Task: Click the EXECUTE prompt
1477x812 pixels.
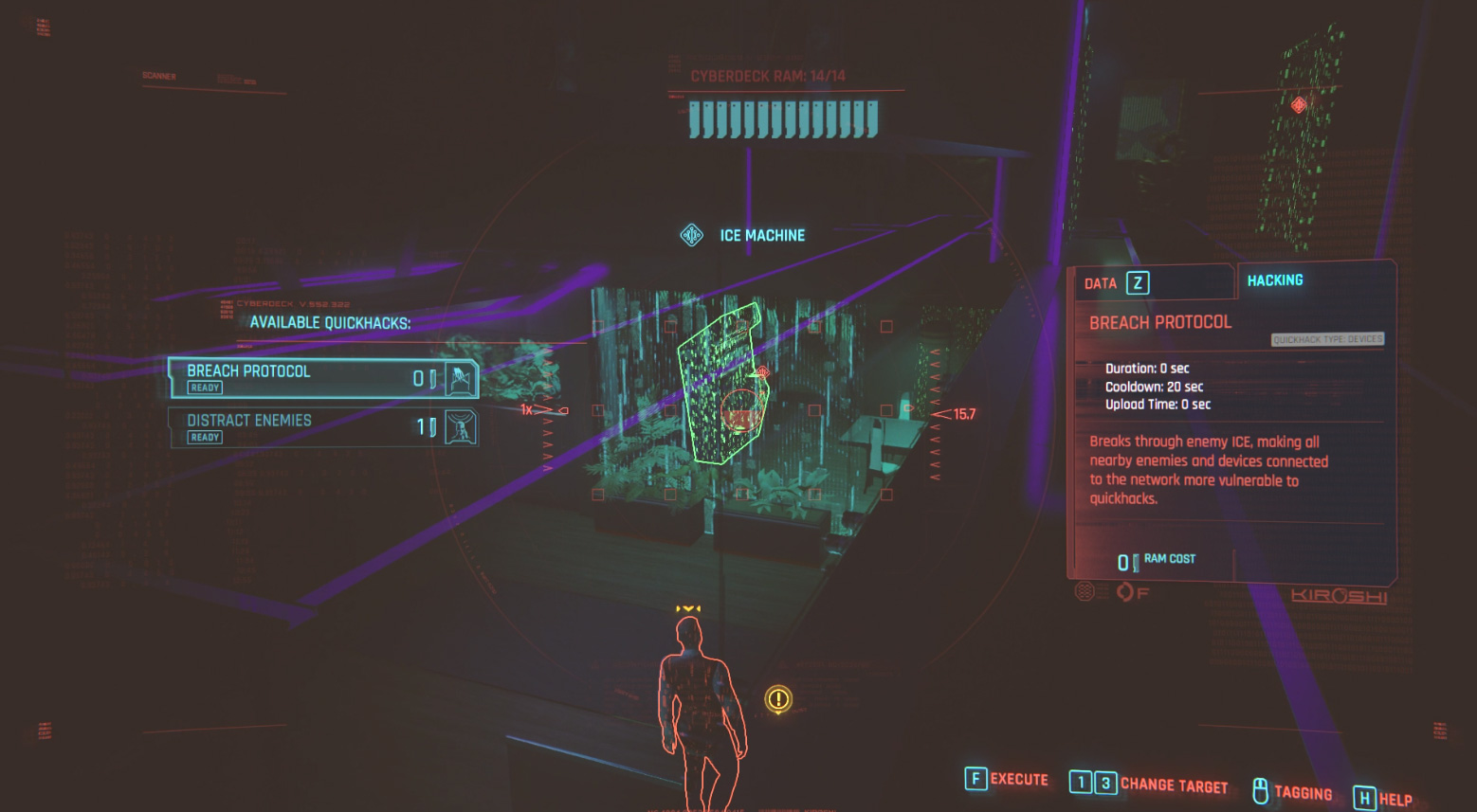Action: tap(1019, 780)
